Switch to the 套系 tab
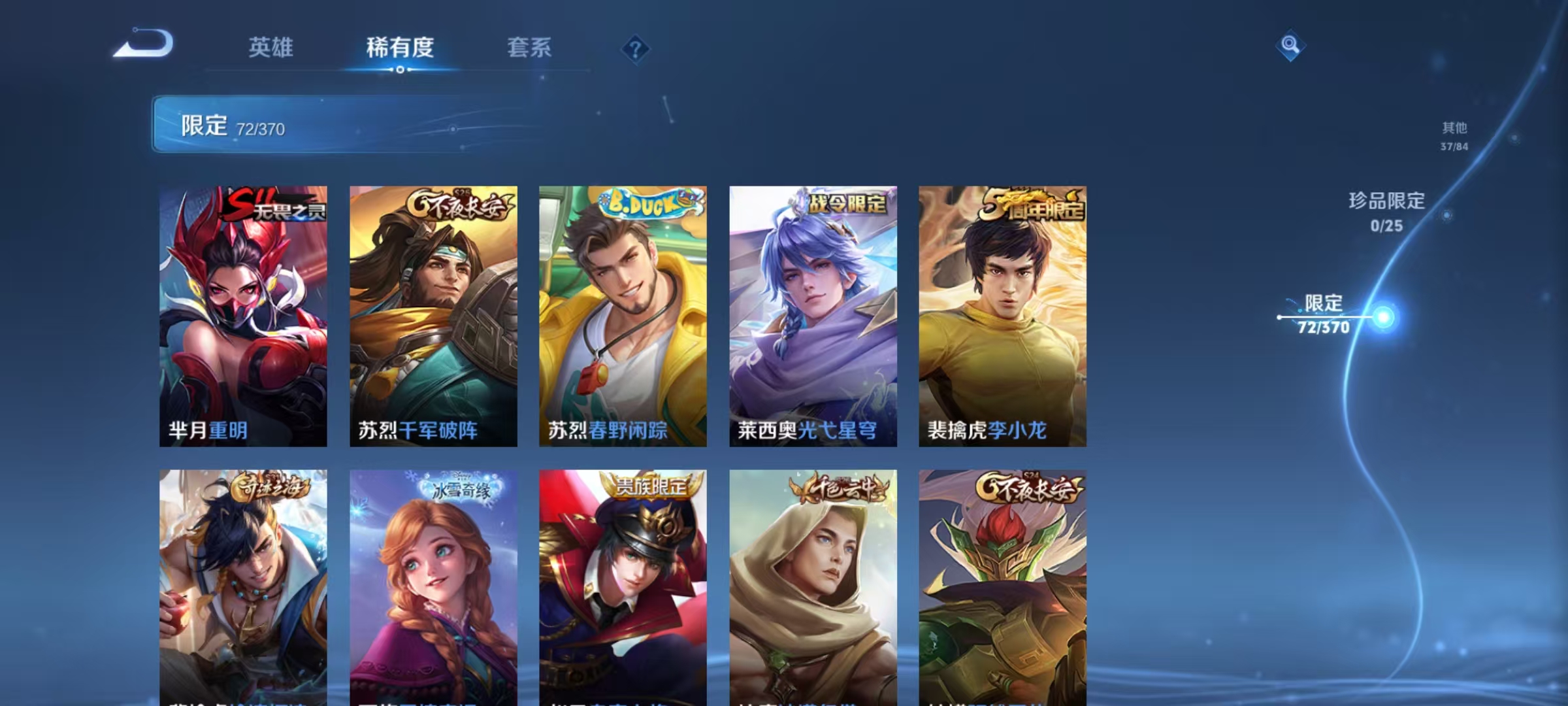Screen dimensions: 1568x706 point(529,47)
